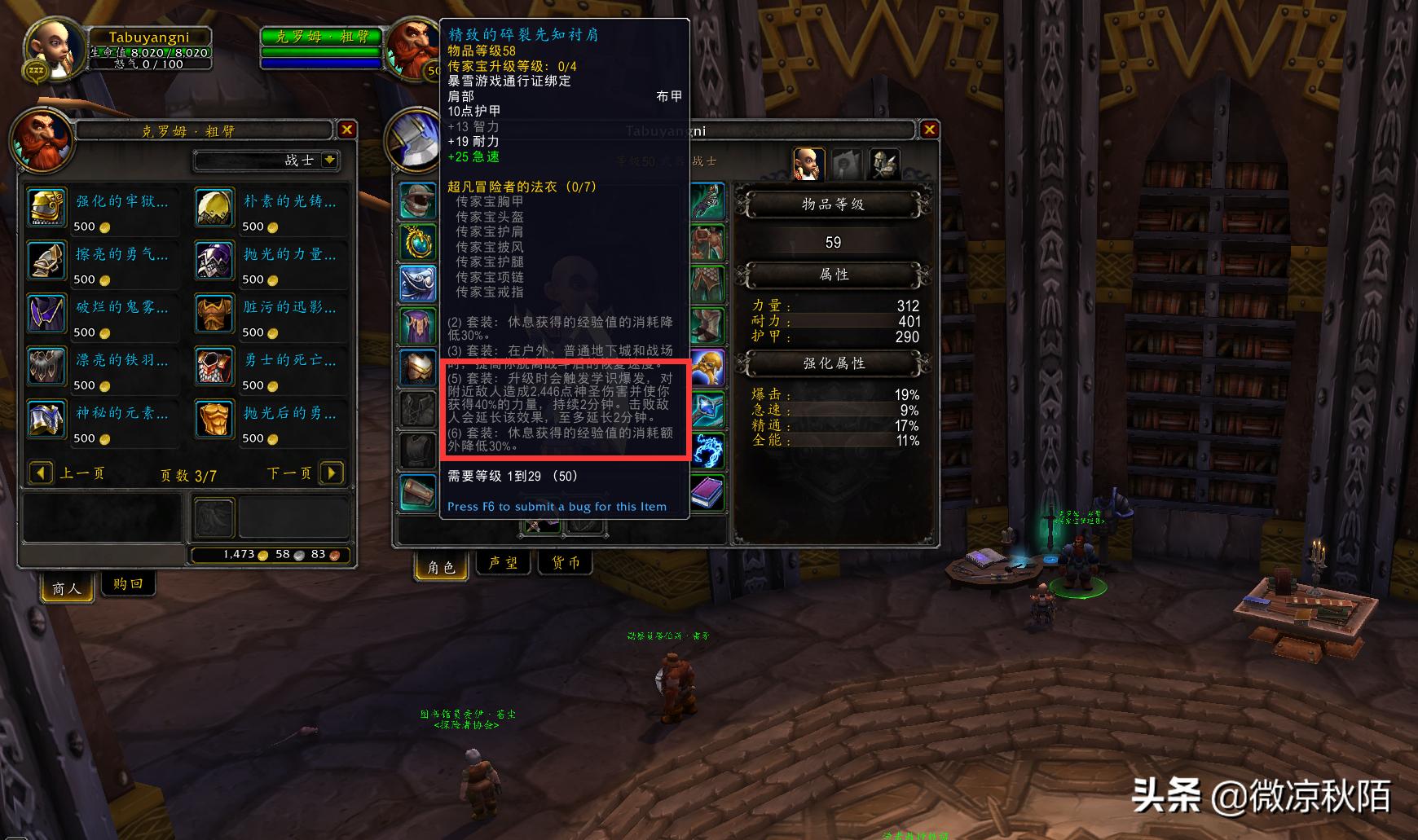Click the book icon equipment slot on right column
Image resolution: width=1418 pixels, height=840 pixels.
pyautogui.click(x=708, y=492)
